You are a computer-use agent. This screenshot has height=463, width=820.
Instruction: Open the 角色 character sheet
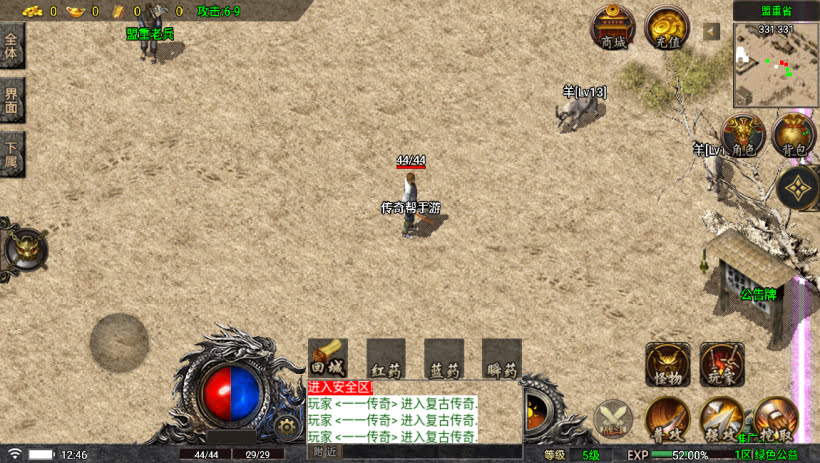[742, 135]
